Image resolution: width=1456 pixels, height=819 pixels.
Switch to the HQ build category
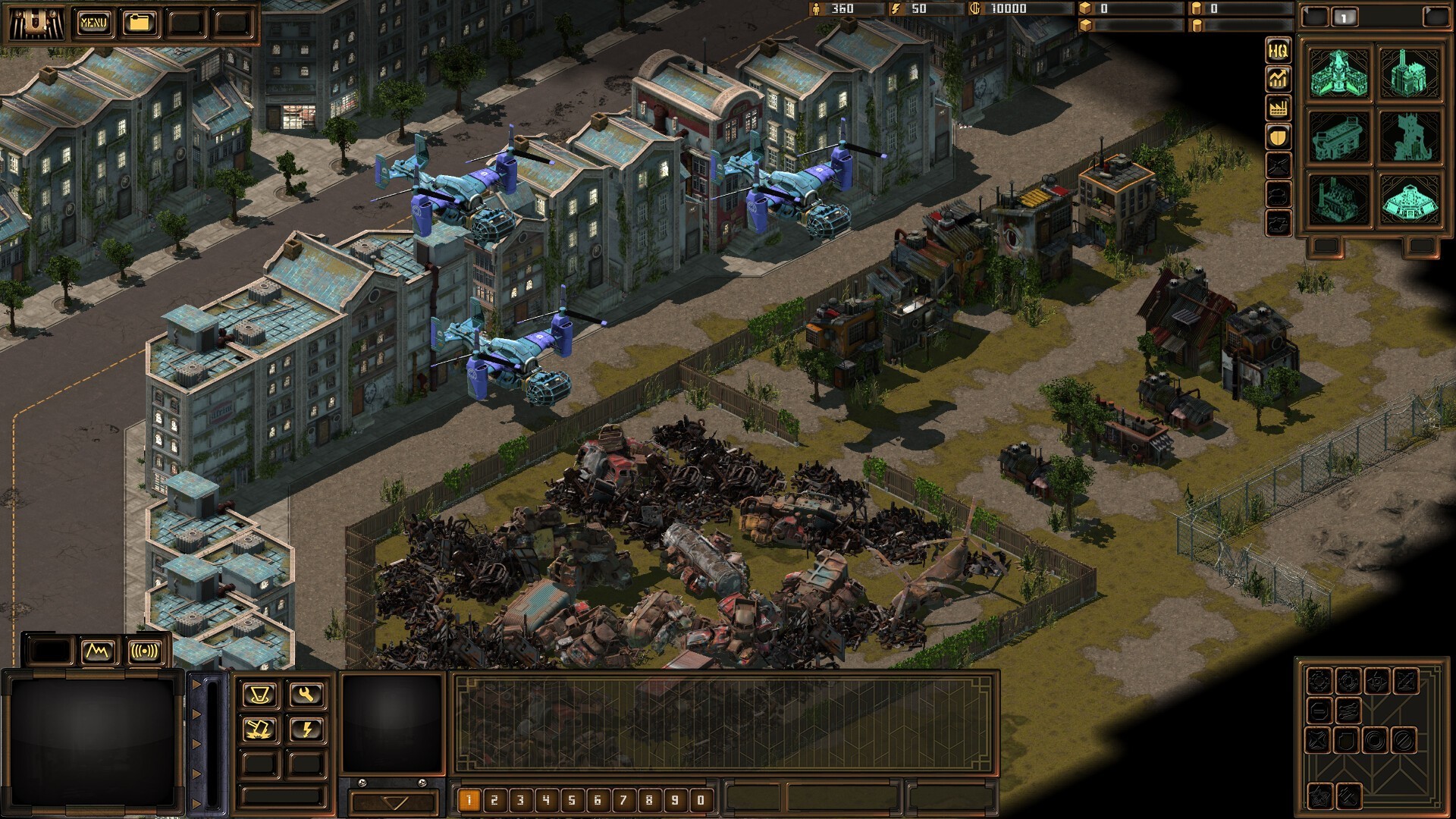click(1278, 51)
